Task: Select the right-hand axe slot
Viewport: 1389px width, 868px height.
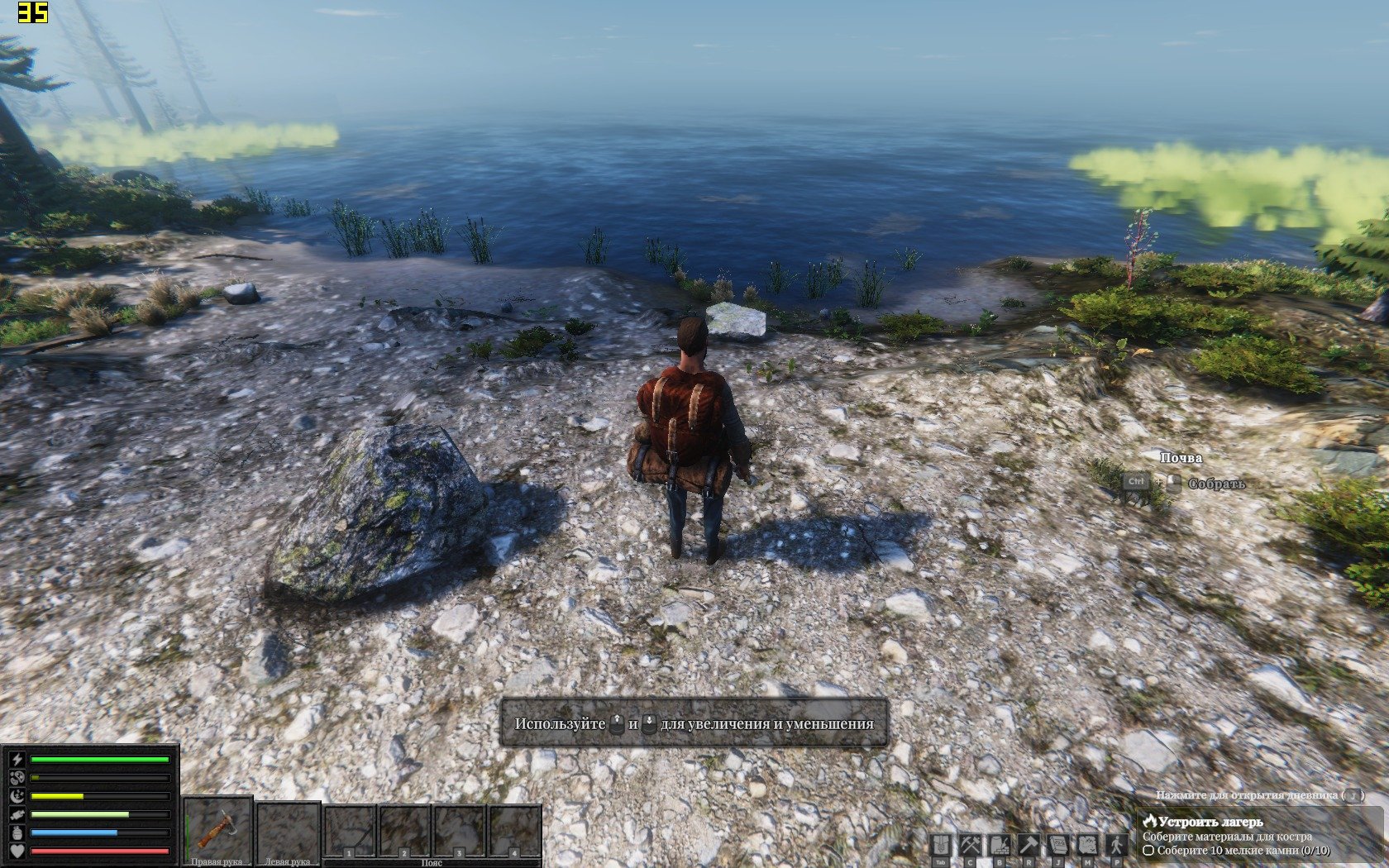Action: (x=217, y=829)
